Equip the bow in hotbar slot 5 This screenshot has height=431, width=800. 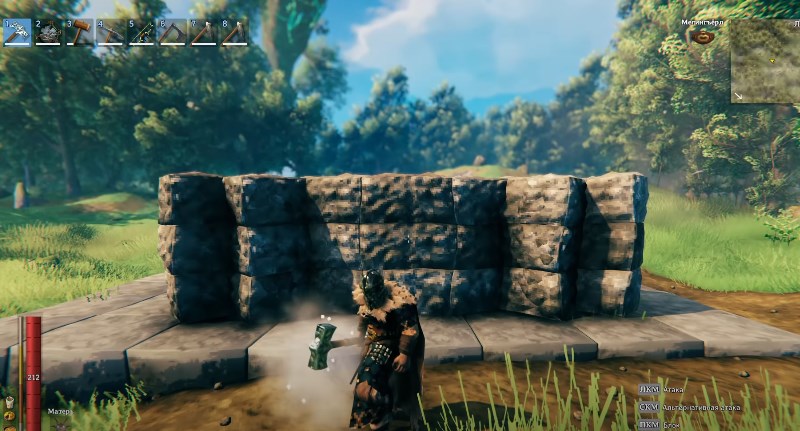(x=141, y=32)
